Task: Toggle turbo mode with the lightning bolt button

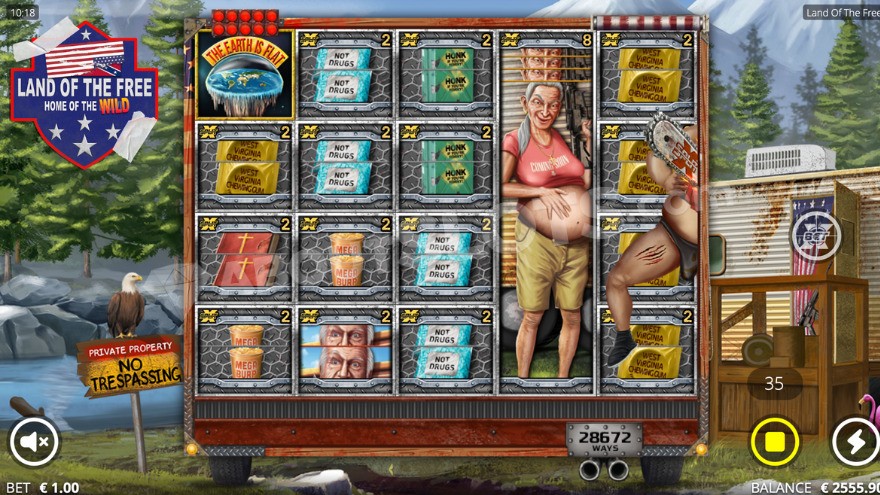Action: point(853,442)
